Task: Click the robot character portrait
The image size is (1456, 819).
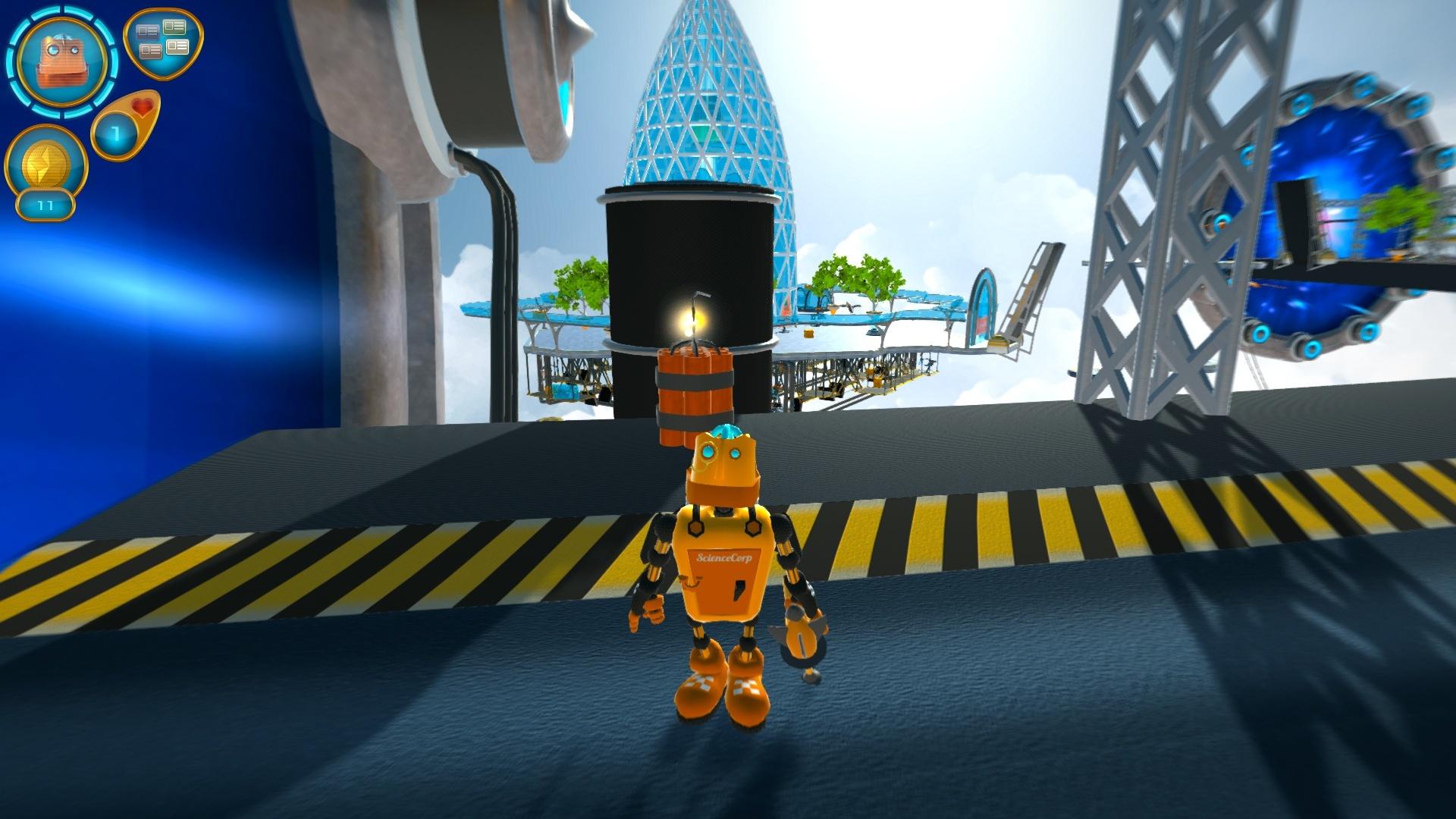Action: pyautogui.click(x=62, y=62)
